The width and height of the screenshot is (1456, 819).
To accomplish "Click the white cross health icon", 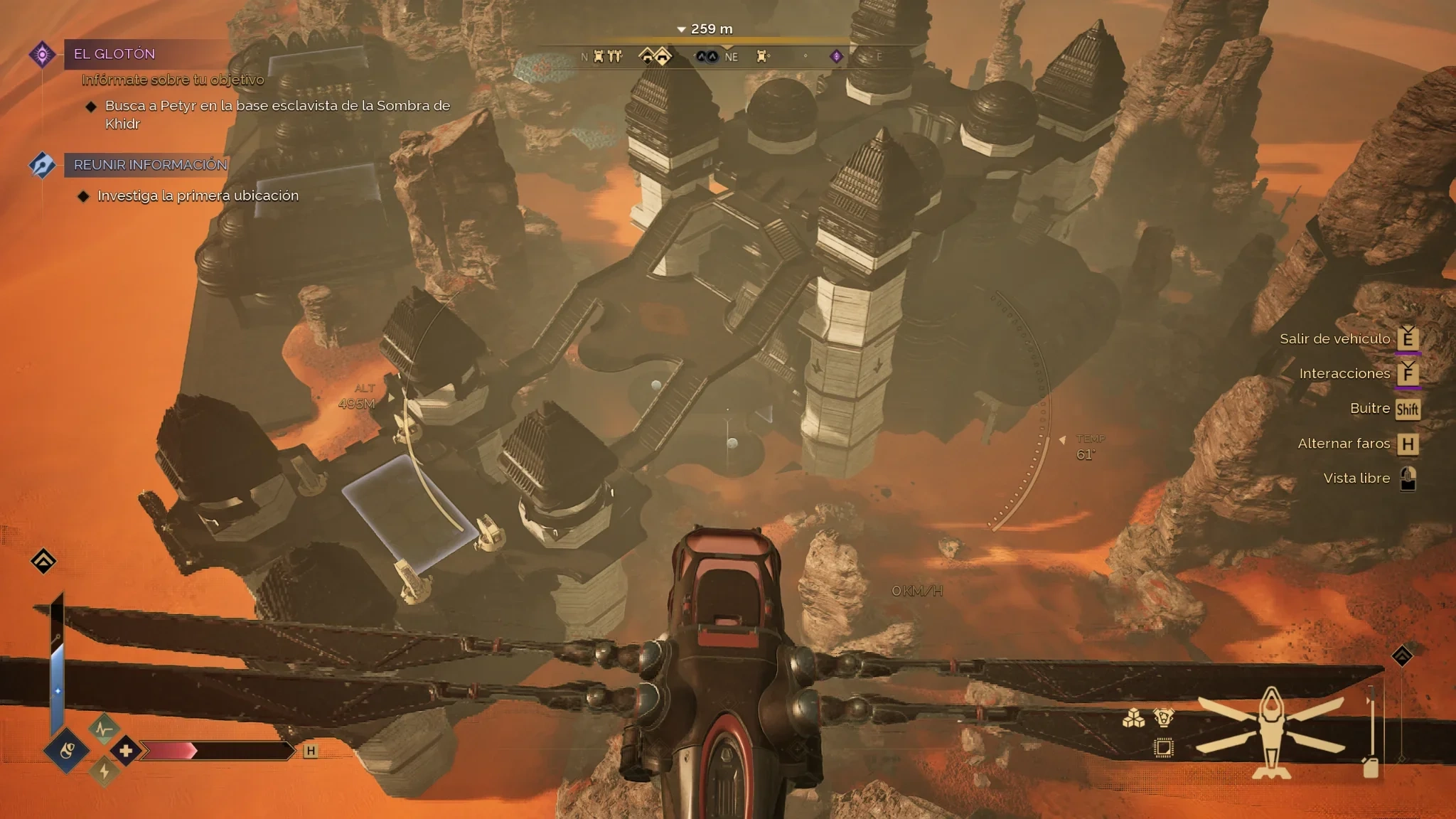I will pyautogui.click(x=127, y=750).
